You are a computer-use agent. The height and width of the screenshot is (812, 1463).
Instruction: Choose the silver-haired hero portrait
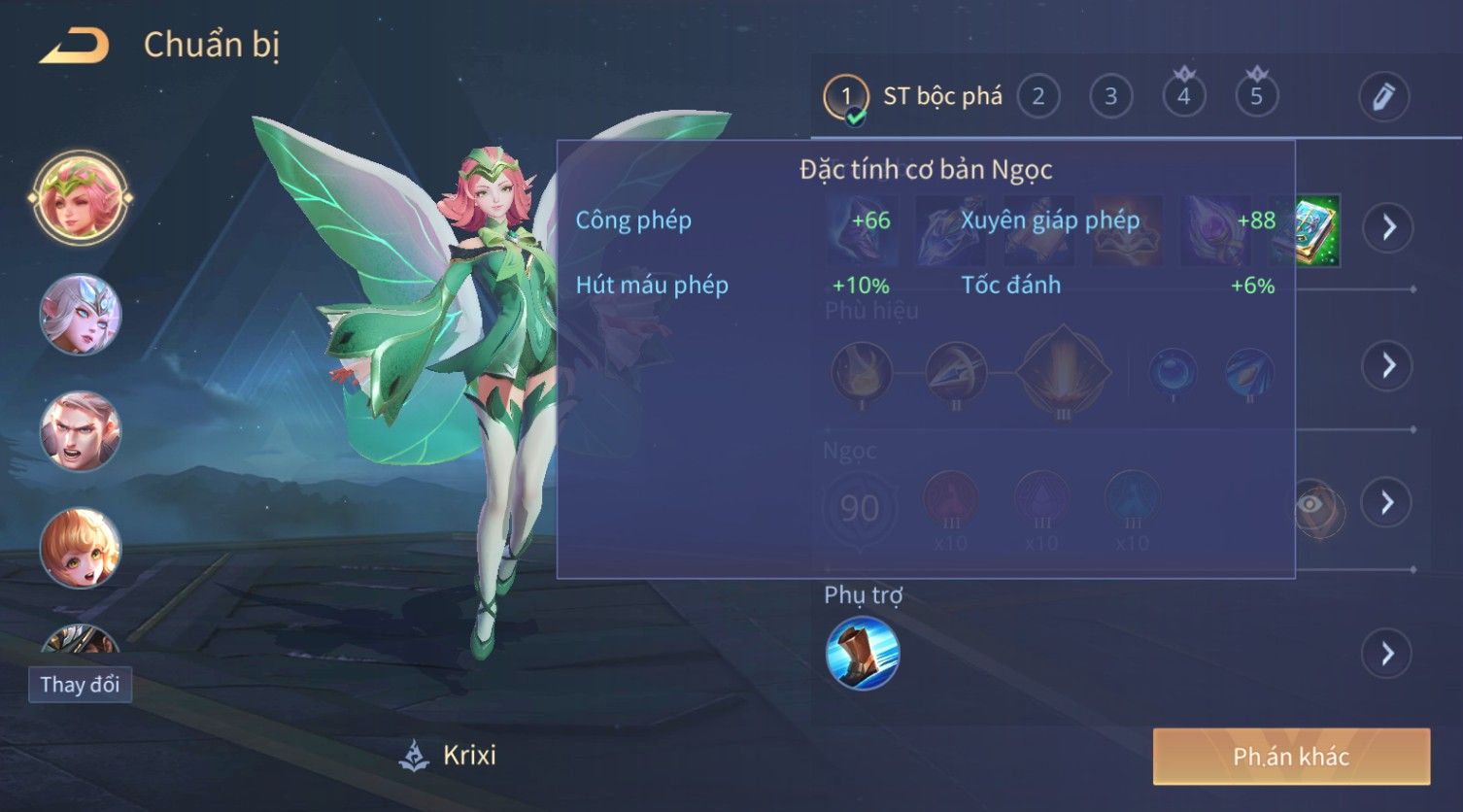(81, 315)
